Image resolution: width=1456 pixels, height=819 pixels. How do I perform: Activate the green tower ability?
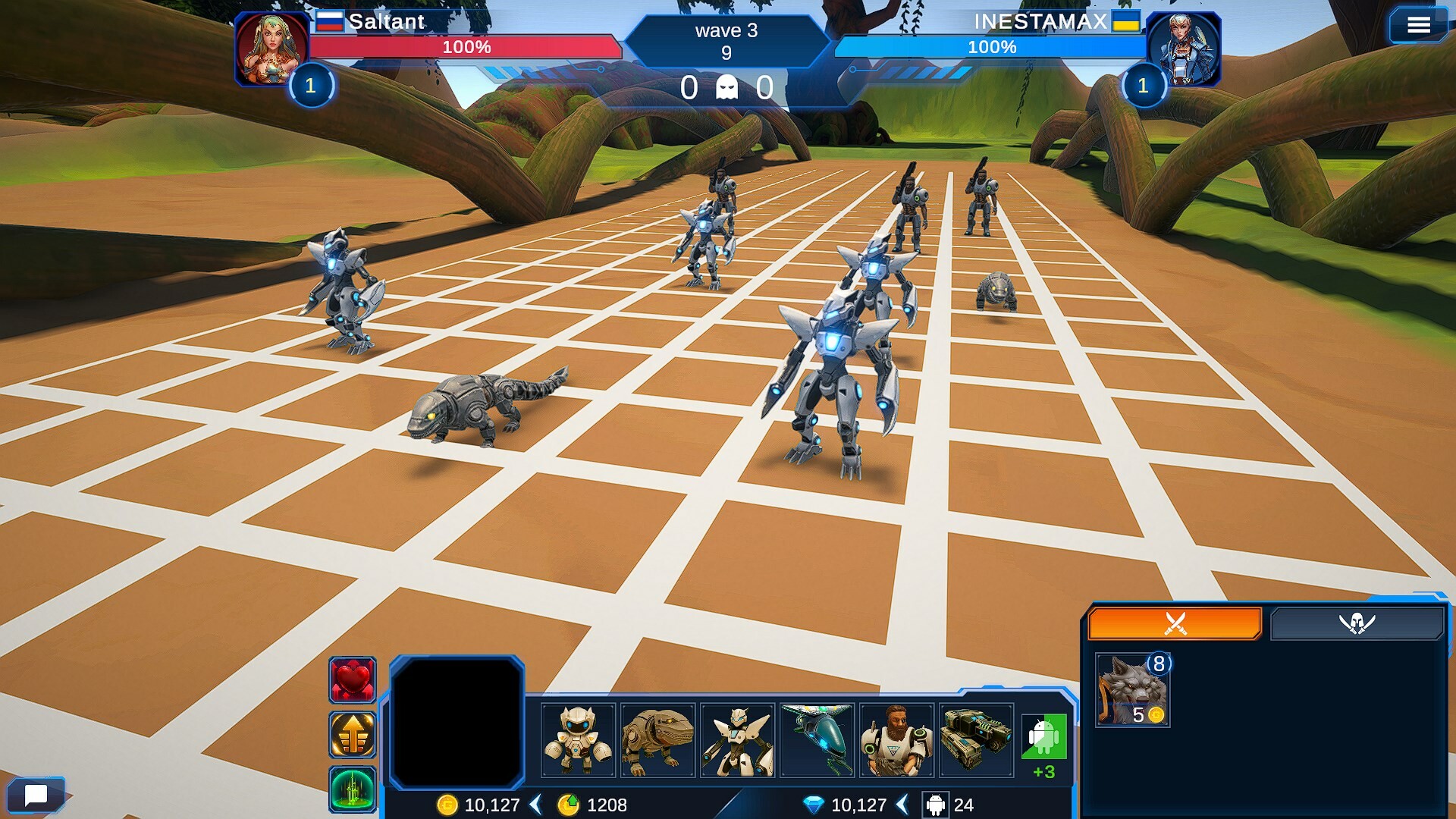(x=353, y=789)
